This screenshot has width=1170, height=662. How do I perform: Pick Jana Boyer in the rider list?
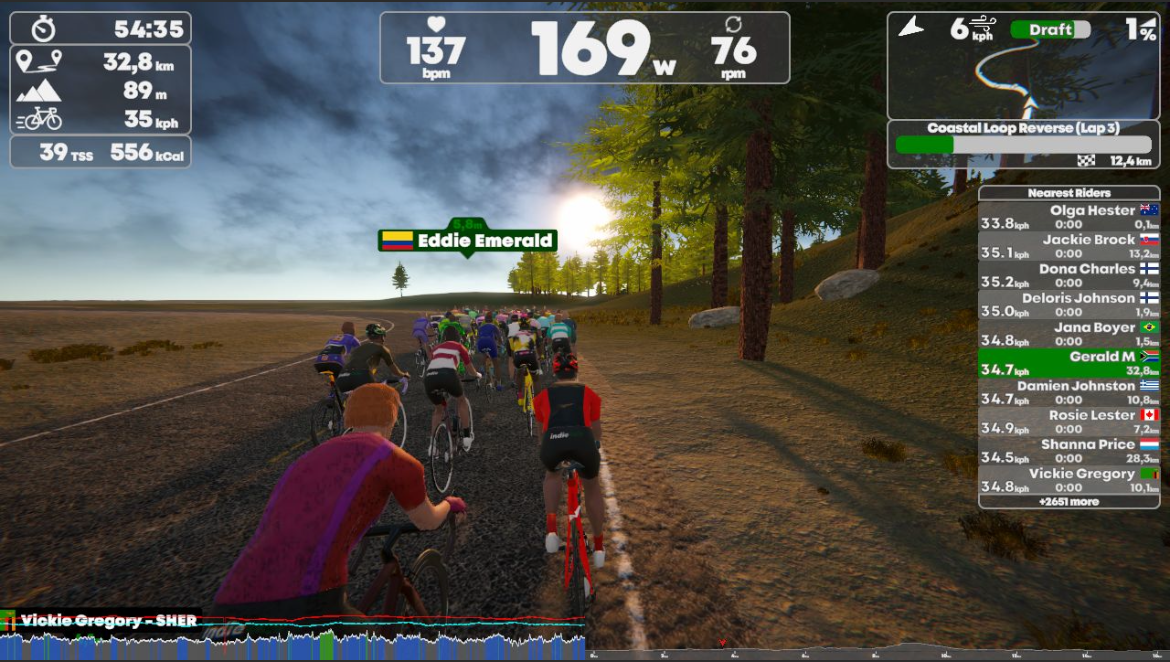[x=1068, y=333]
